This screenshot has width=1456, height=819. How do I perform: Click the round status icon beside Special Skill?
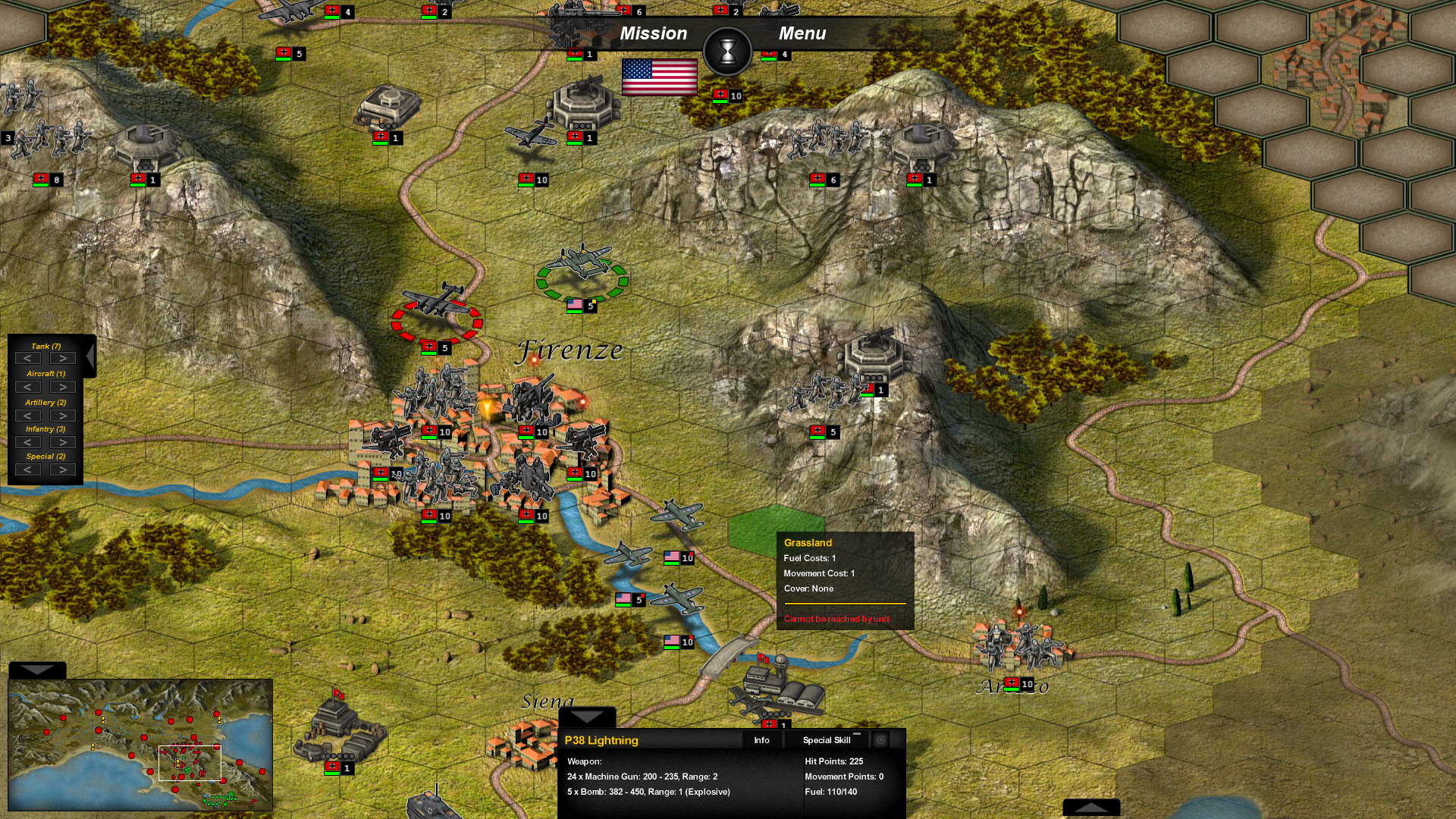(882, 741)
